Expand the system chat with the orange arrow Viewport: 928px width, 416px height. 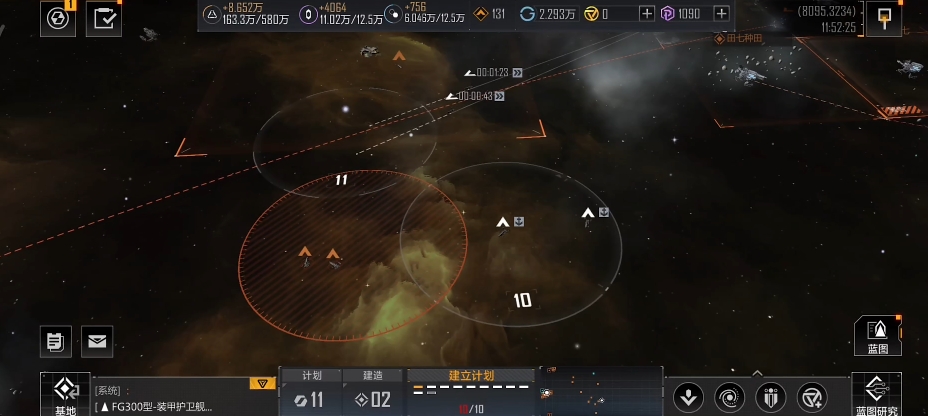point(261,383)
